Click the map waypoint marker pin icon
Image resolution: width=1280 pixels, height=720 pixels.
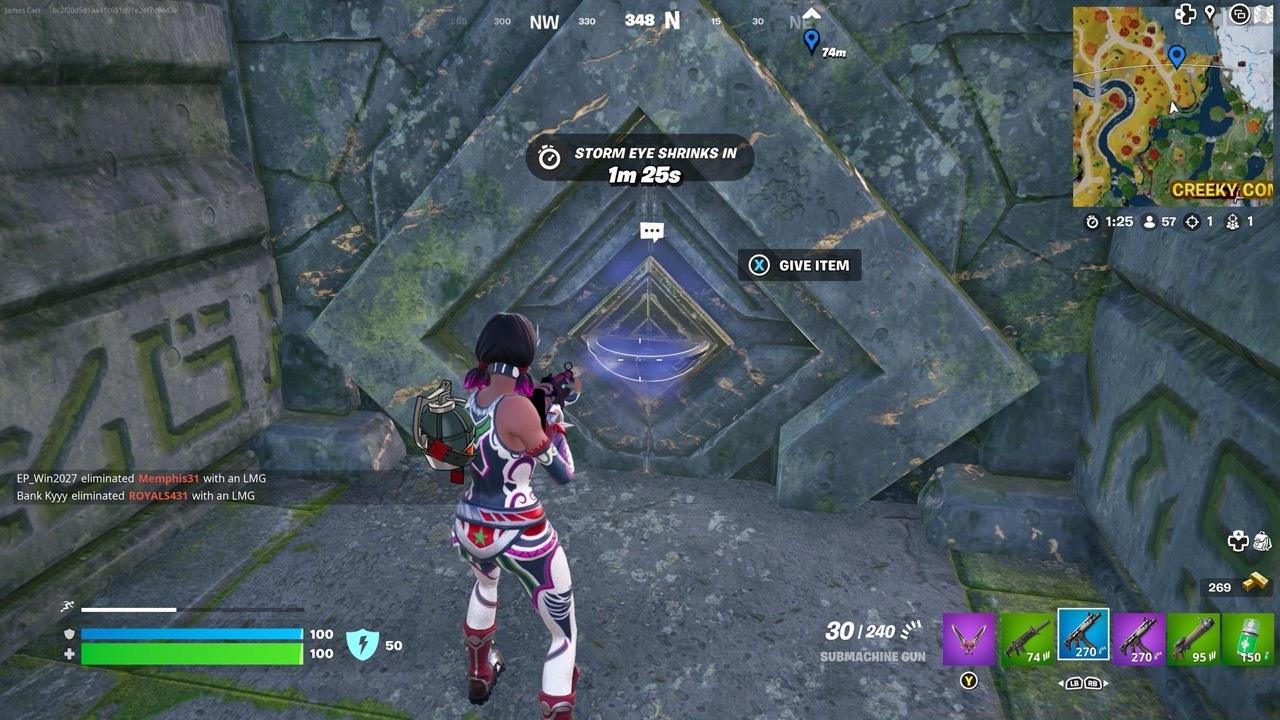click(1209, 13)
